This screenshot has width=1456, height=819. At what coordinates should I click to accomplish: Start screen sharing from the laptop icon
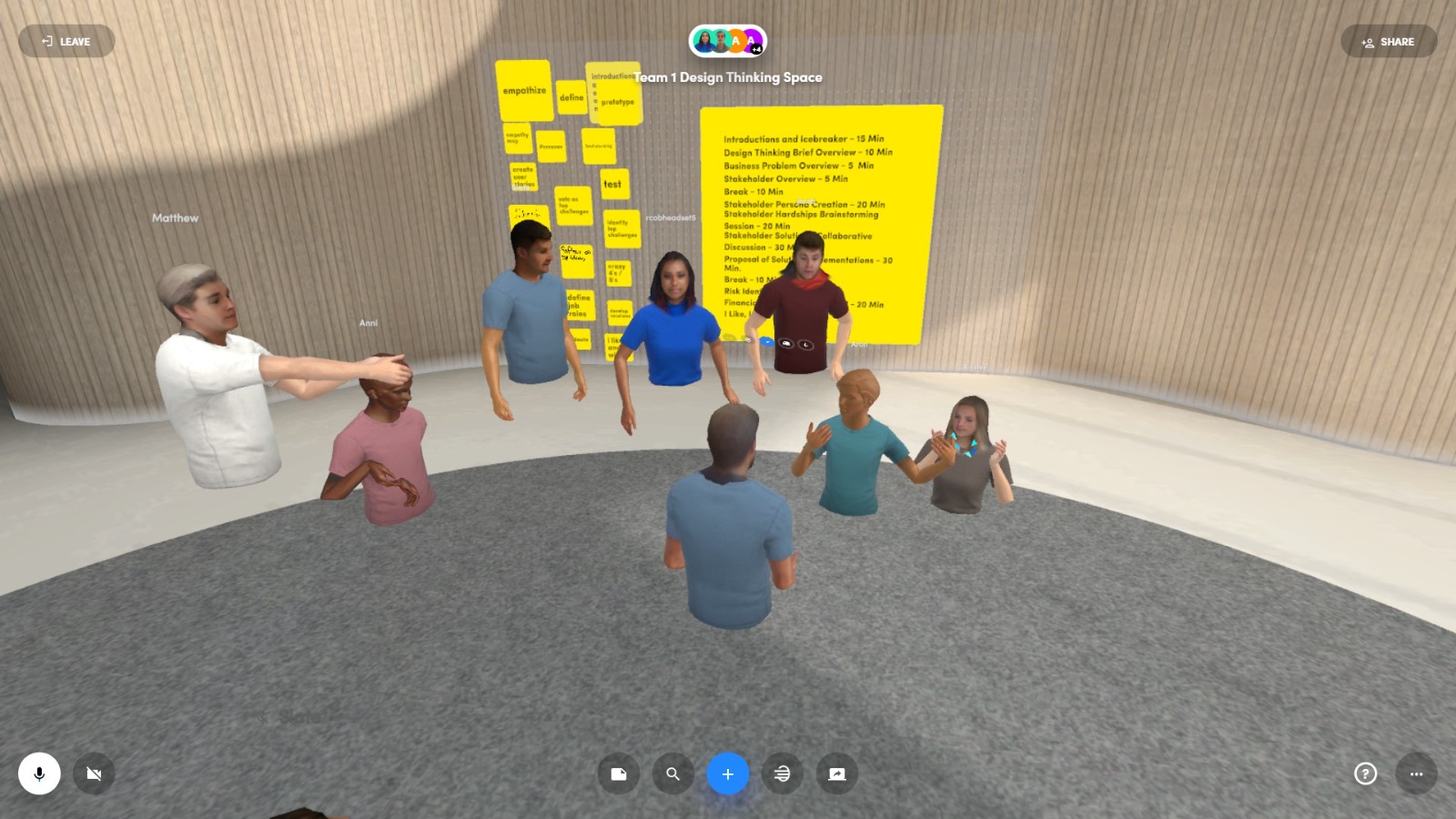point(837,773)
